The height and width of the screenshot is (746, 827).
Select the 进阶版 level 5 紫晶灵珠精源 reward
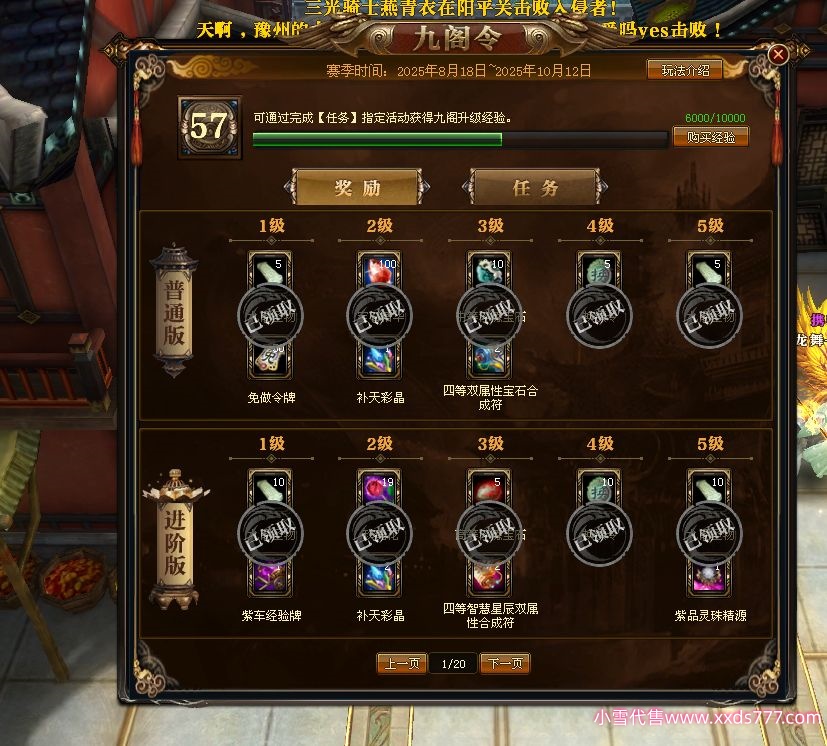(710, 532)
